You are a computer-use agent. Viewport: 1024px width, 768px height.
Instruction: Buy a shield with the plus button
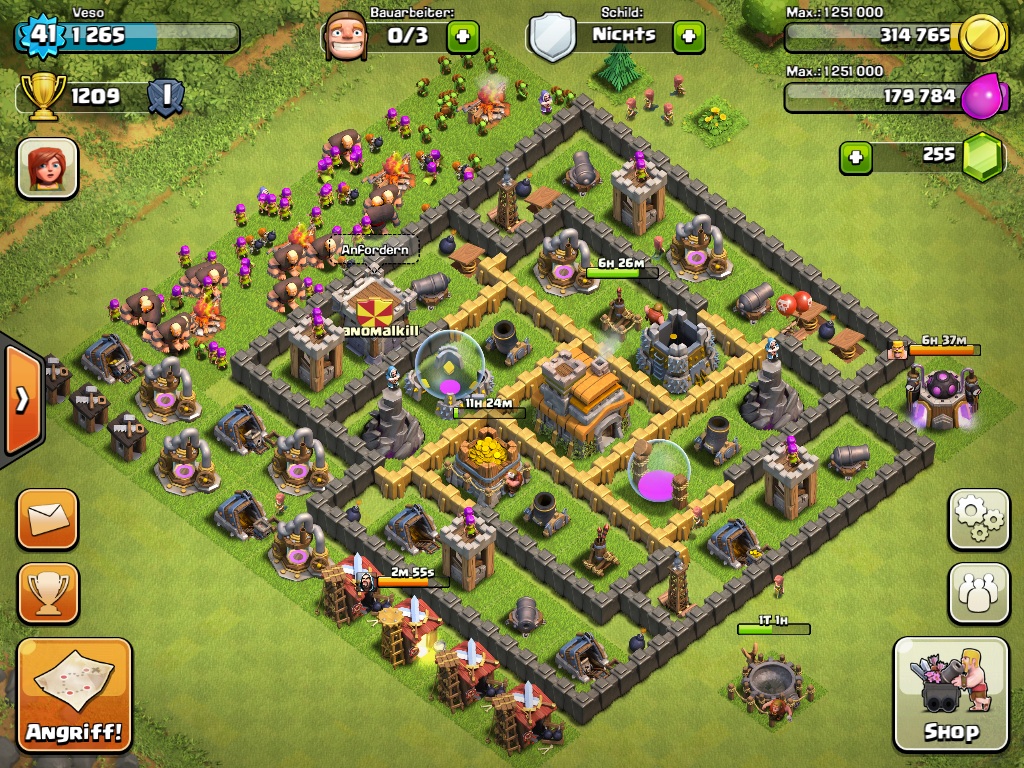(x=688, y=37)
